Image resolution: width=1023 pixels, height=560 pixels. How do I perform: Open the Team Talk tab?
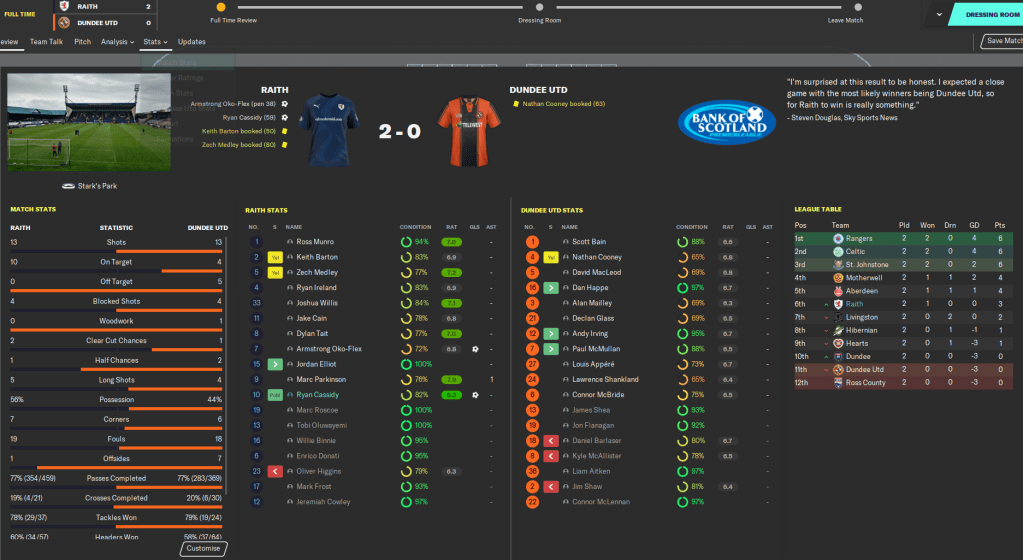point(46,42)
